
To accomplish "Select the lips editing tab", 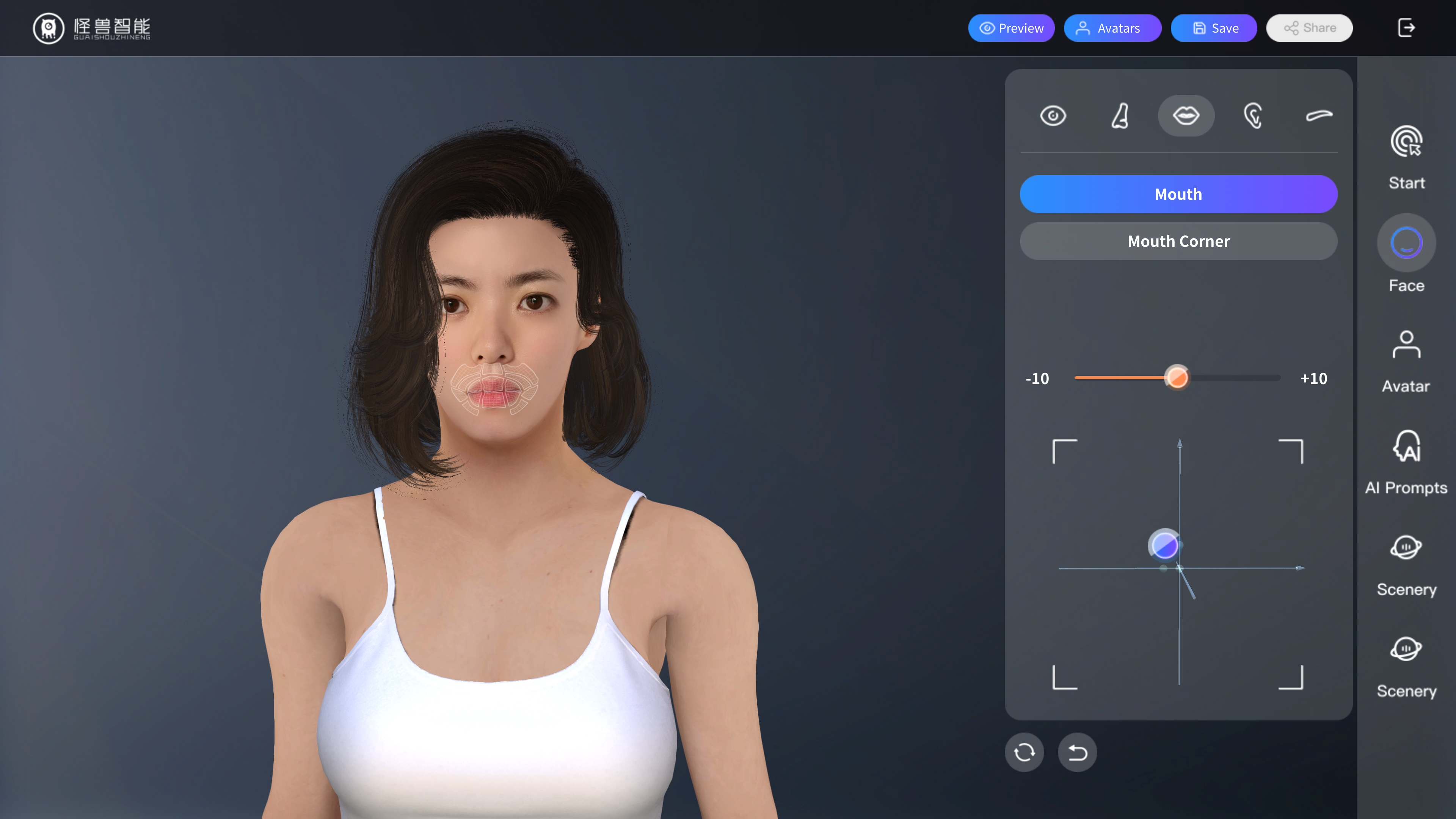I will [x=1186, y=116].
